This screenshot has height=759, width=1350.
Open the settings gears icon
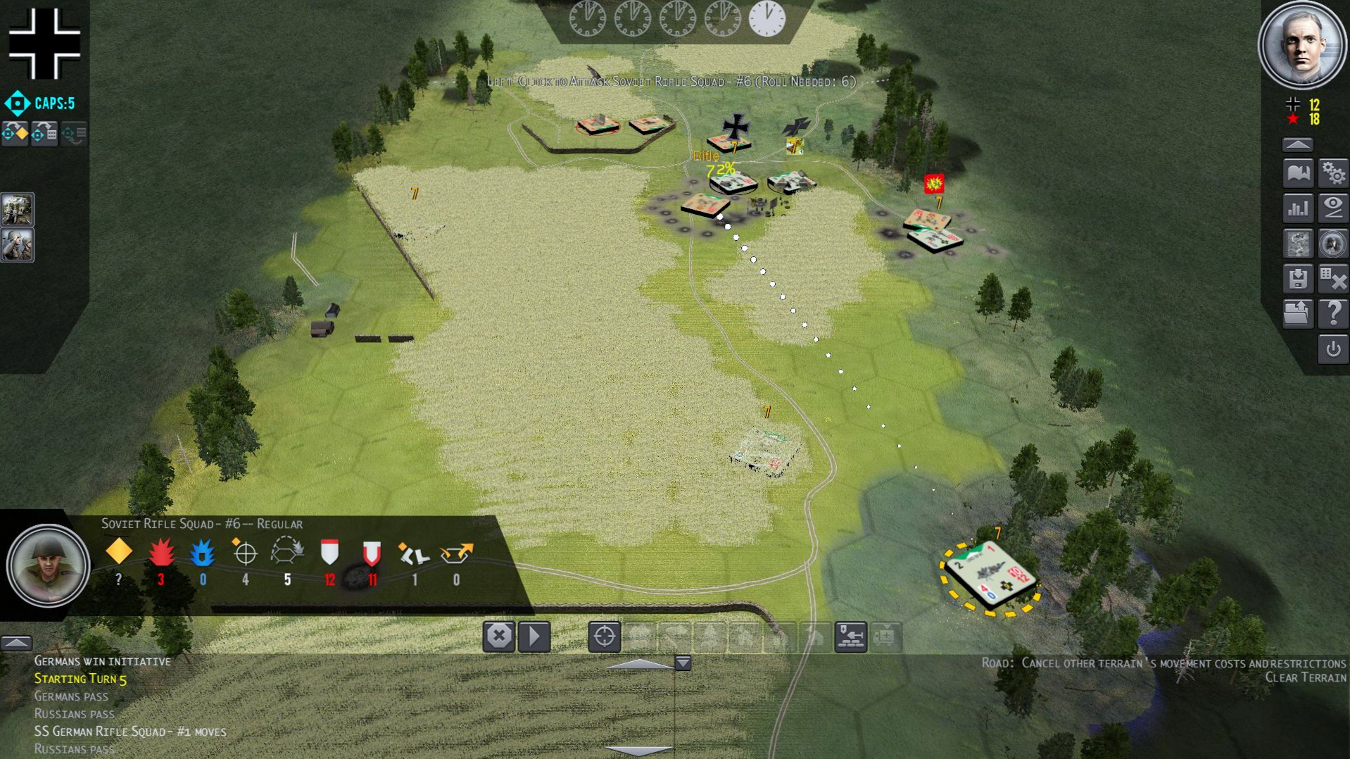pyautogui.click(x=1333, y=172)
